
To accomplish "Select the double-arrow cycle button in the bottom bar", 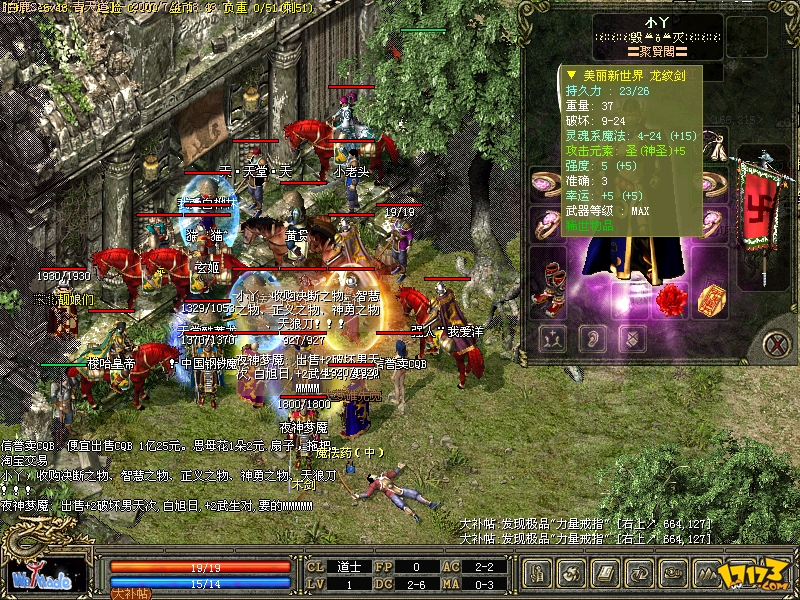I will (638, 574).
